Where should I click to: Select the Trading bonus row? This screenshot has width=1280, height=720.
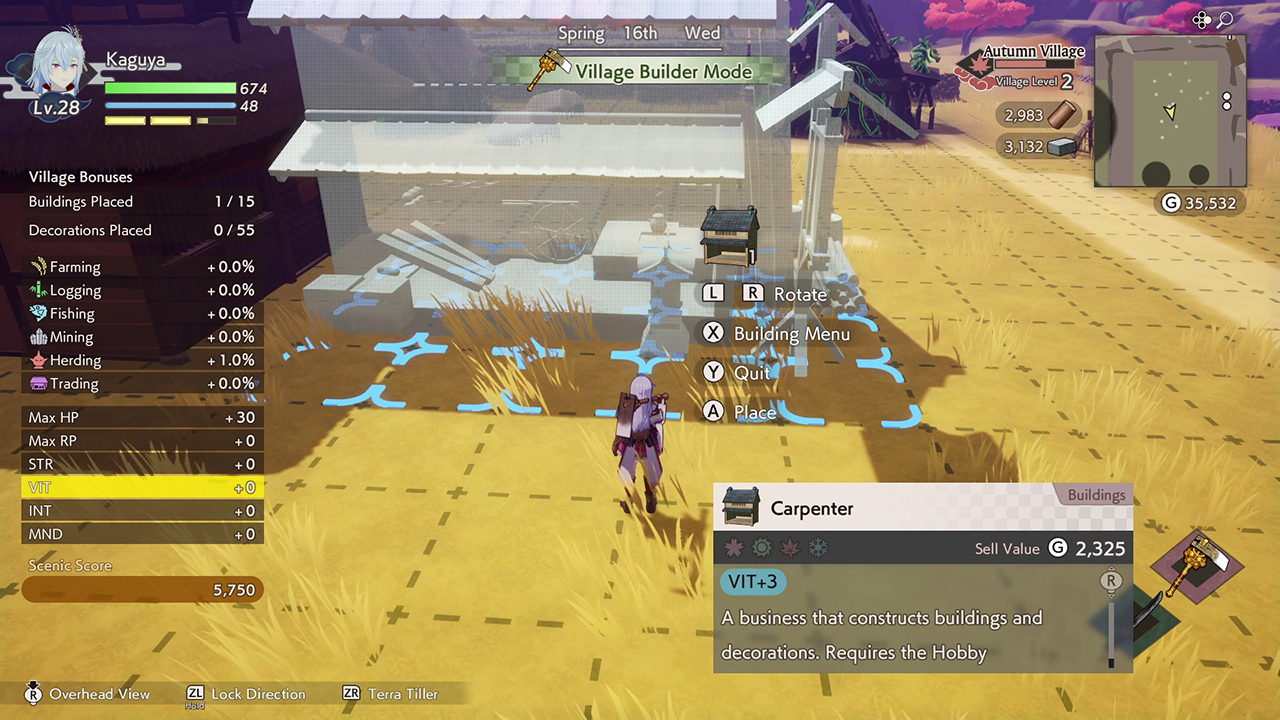pos(141,383)
